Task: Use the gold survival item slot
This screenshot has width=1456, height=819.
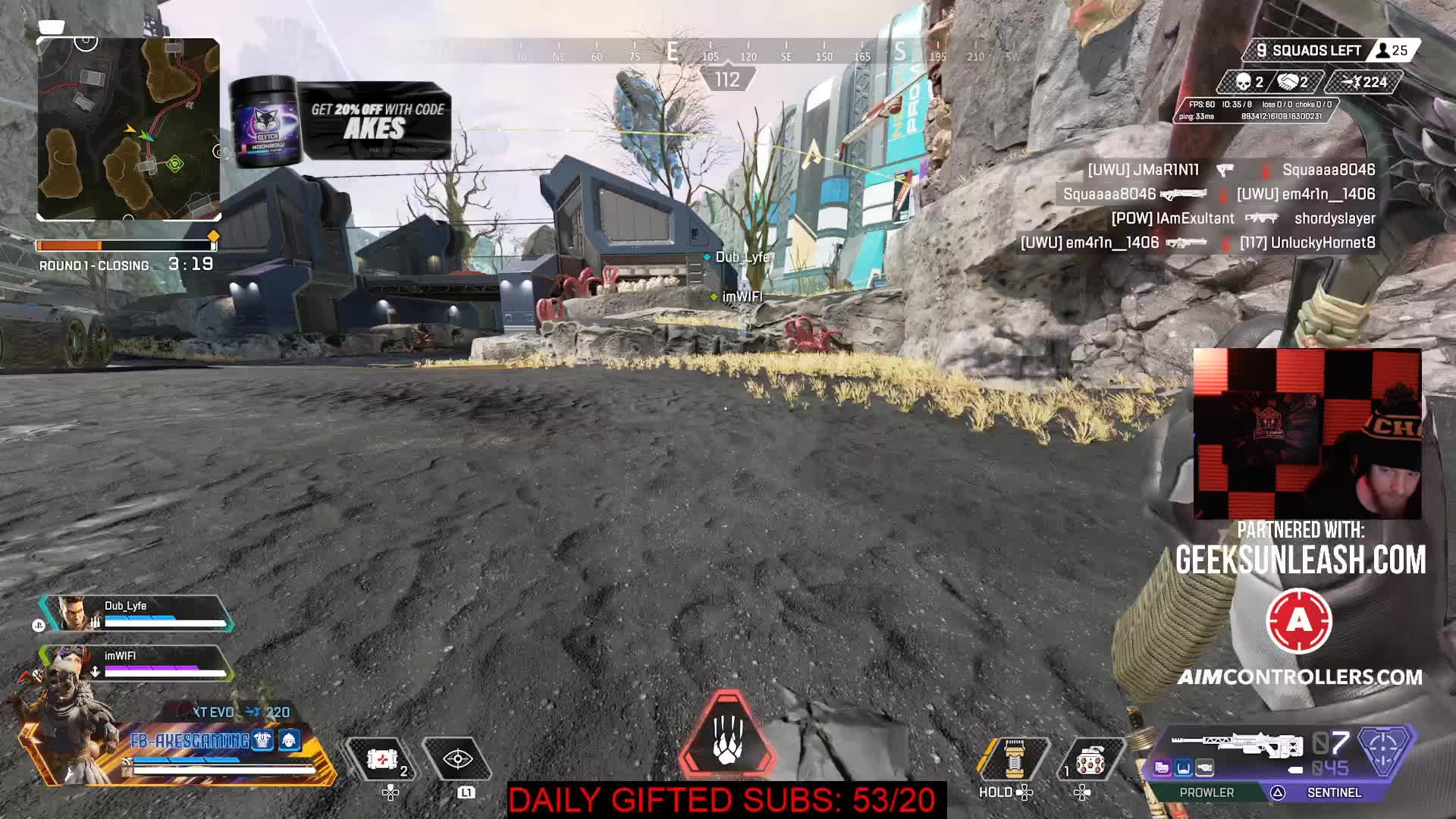Action: [x=1014, y=758]
